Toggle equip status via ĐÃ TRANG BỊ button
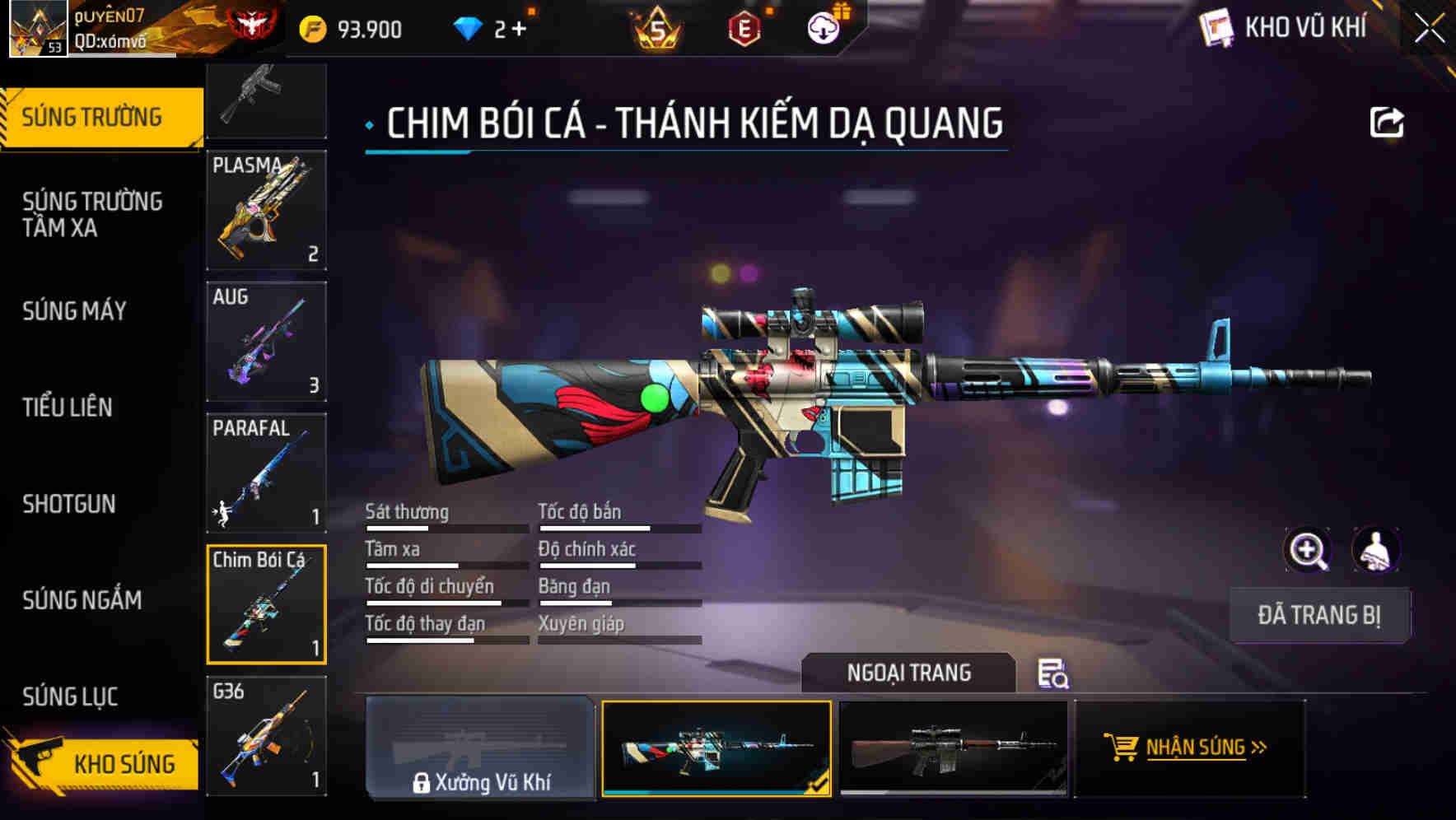 pyautogui.click(x=1318, y=615)
